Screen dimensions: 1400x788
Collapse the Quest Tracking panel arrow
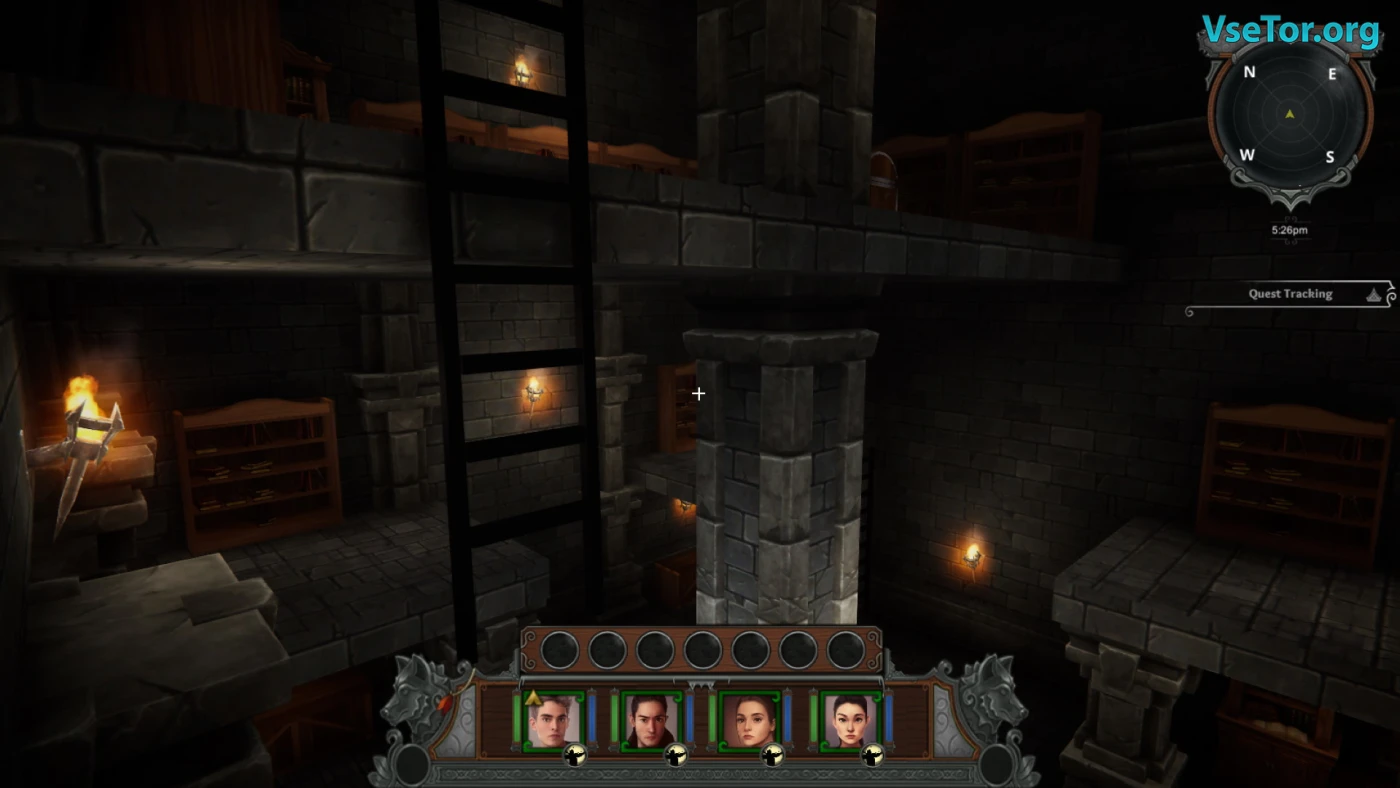click(1375, 294)
